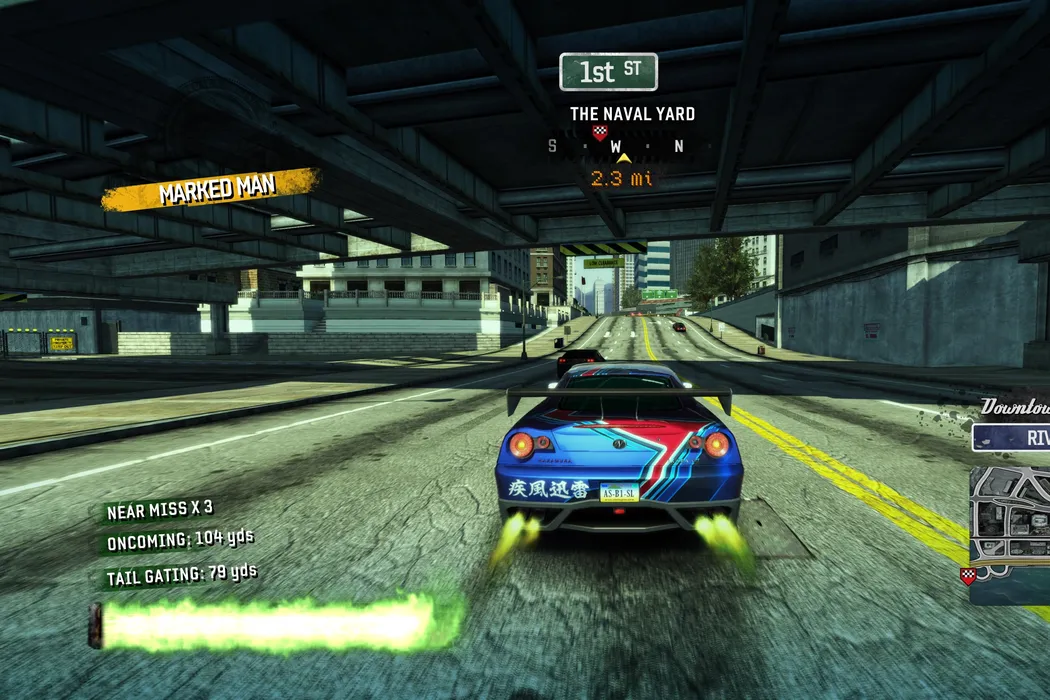The height and width of the screenshot is (700, 1050).
Task: Select the 1st St street sign
Action: 608,72
